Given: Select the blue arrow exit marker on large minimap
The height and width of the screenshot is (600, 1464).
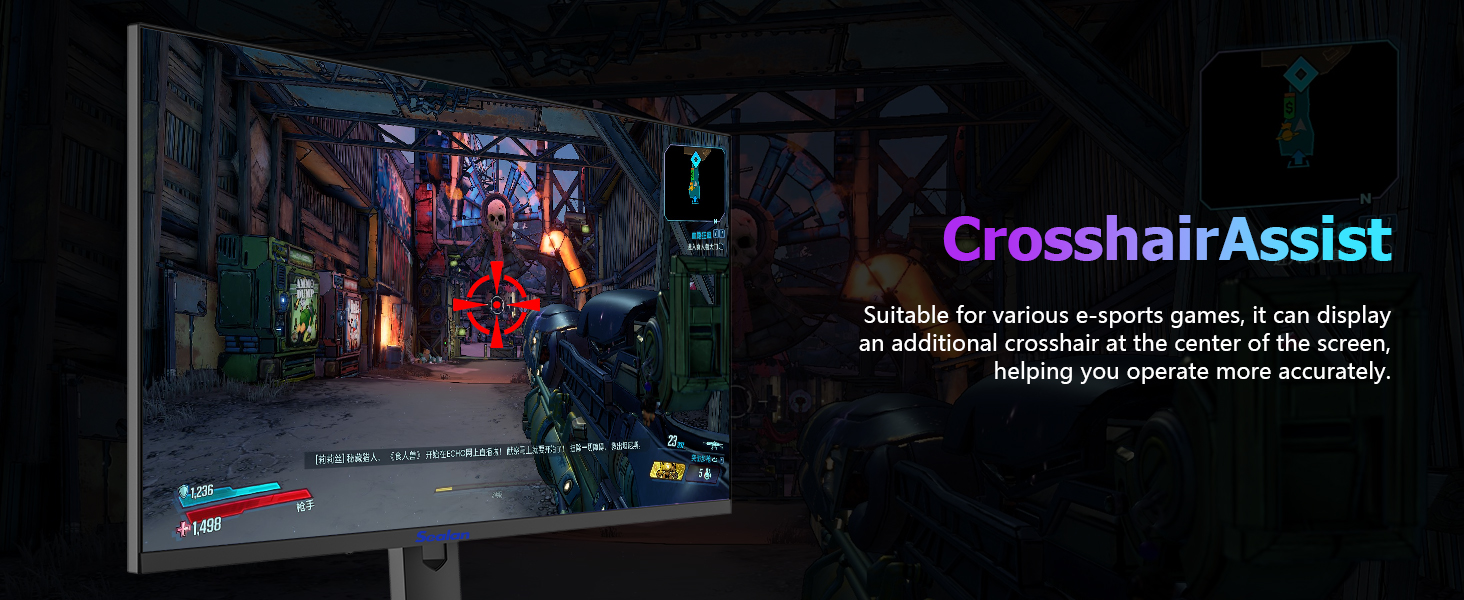Looking at the screenshot, I should 1297,156.
